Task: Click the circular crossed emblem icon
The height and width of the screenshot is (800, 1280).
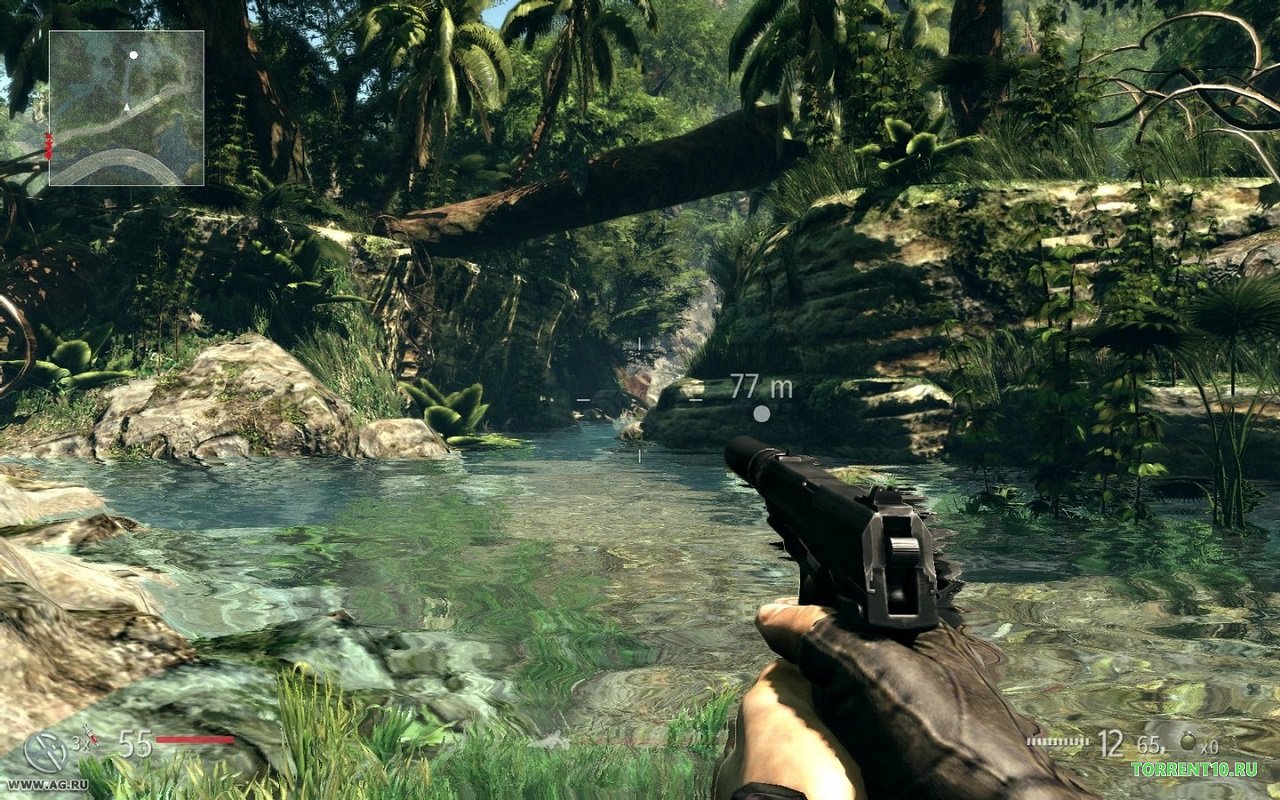Action: (45, 751)
